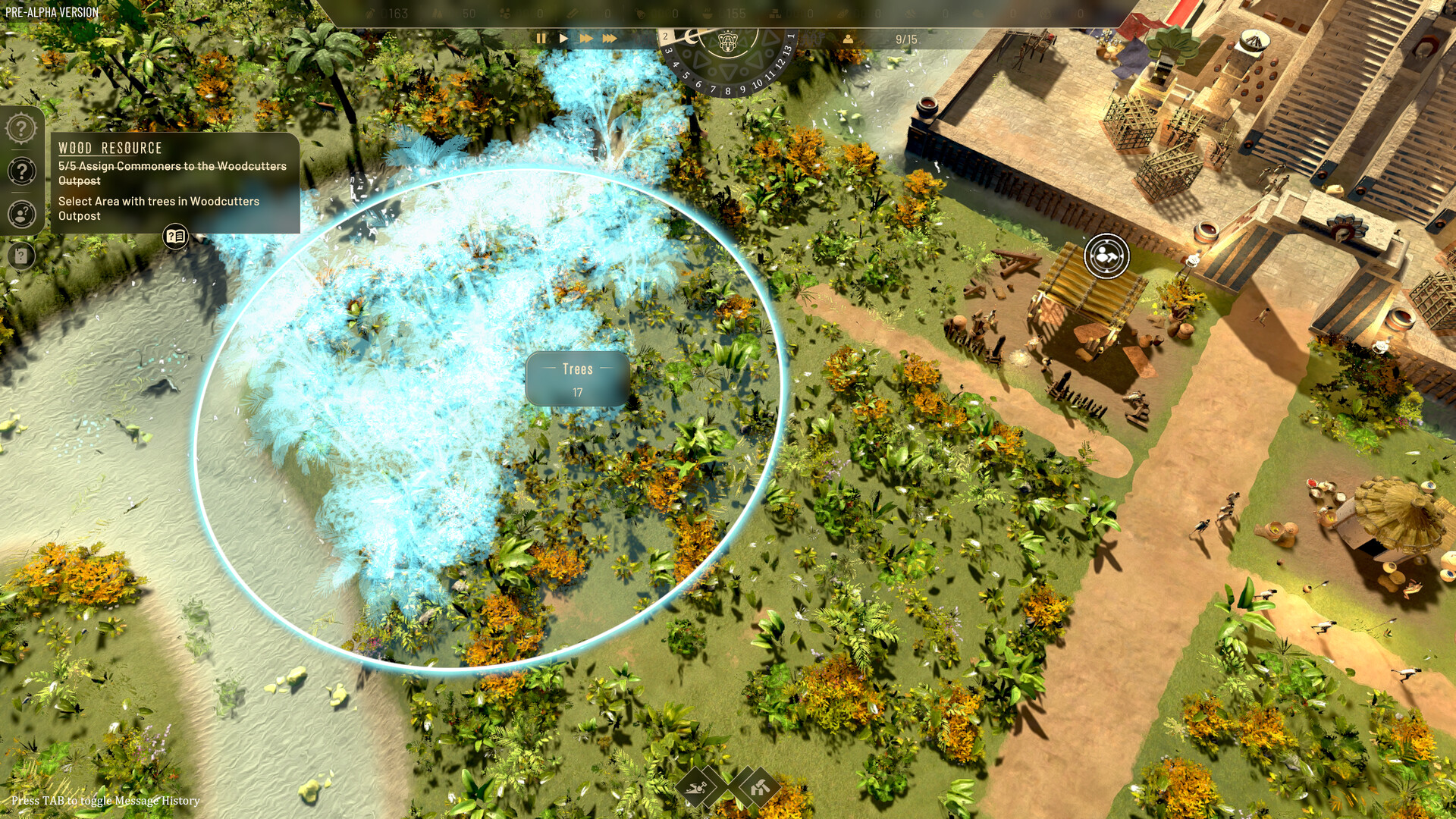1456x819 pixels.
Task: Open the tutorial question mark help icon
Action: point(20,171)
